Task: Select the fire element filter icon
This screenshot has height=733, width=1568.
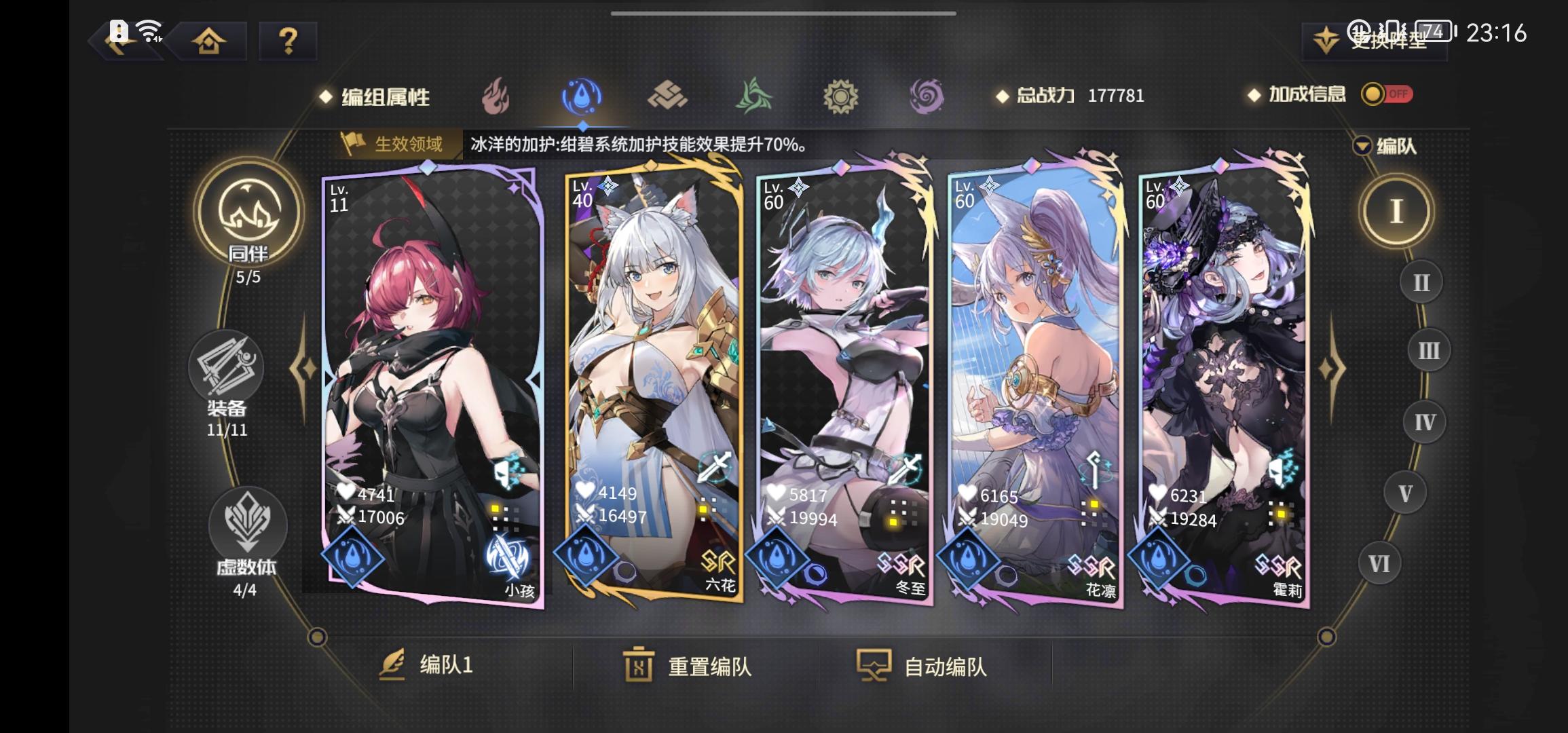Action: [x=497, y=96]
